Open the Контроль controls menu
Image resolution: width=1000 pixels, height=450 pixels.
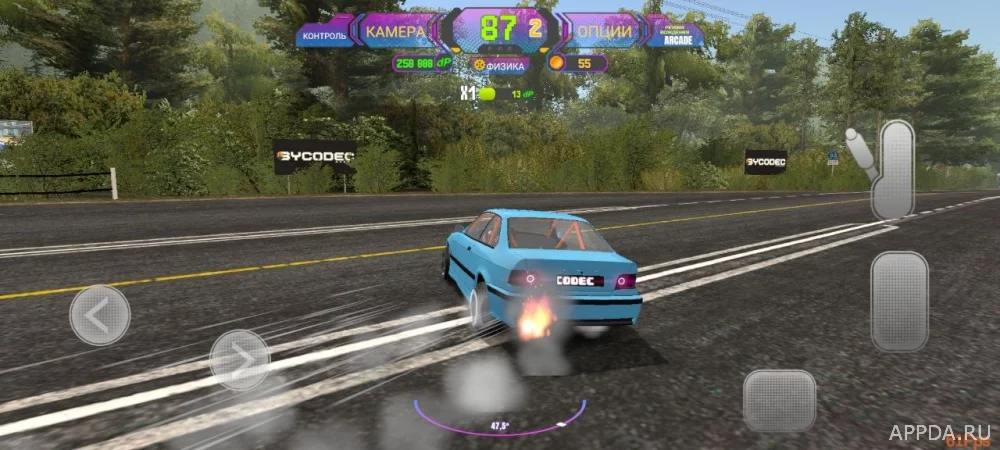pos(324,35)
